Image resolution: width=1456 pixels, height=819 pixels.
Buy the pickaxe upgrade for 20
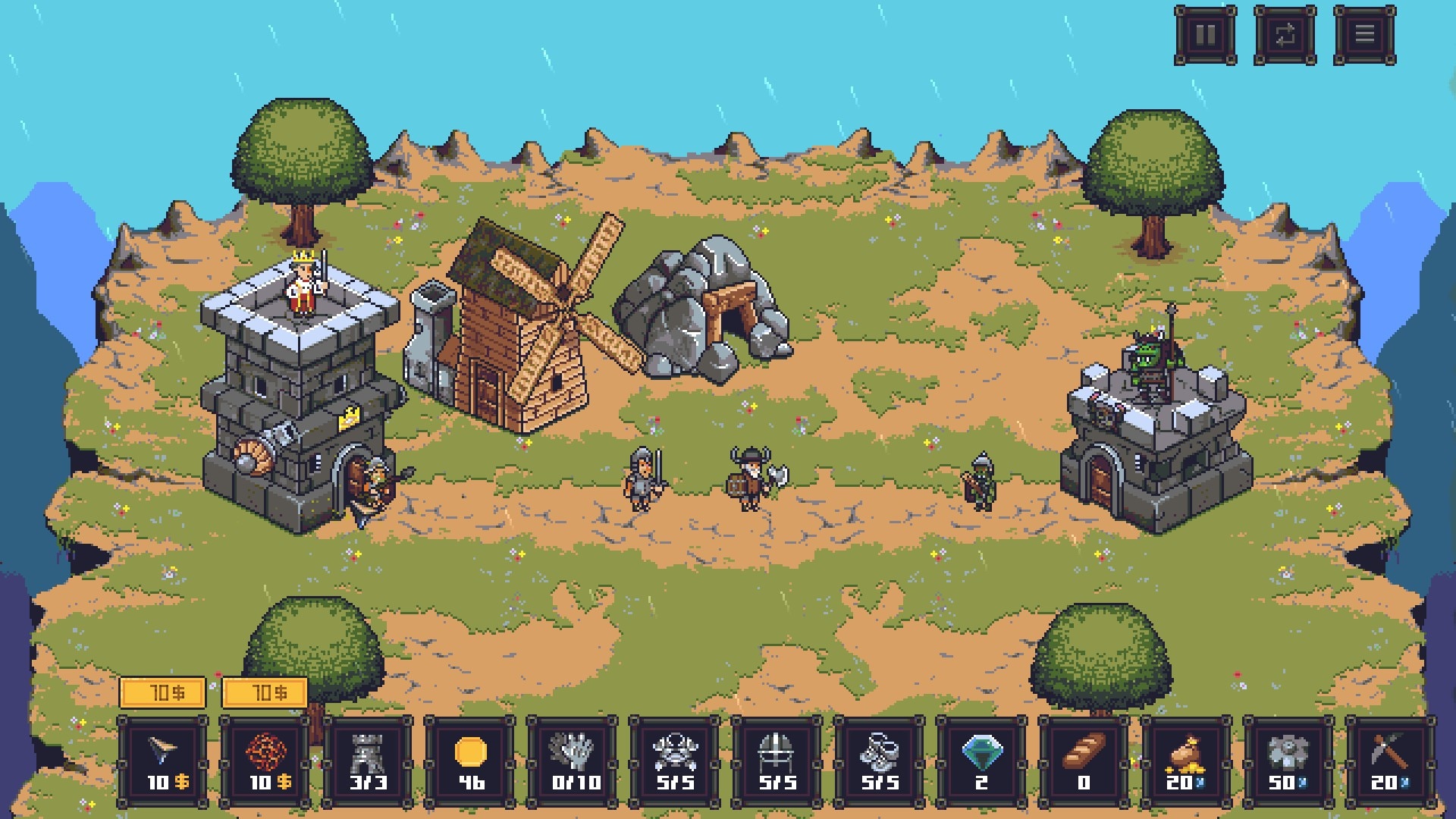click(x=1392, y=761)
